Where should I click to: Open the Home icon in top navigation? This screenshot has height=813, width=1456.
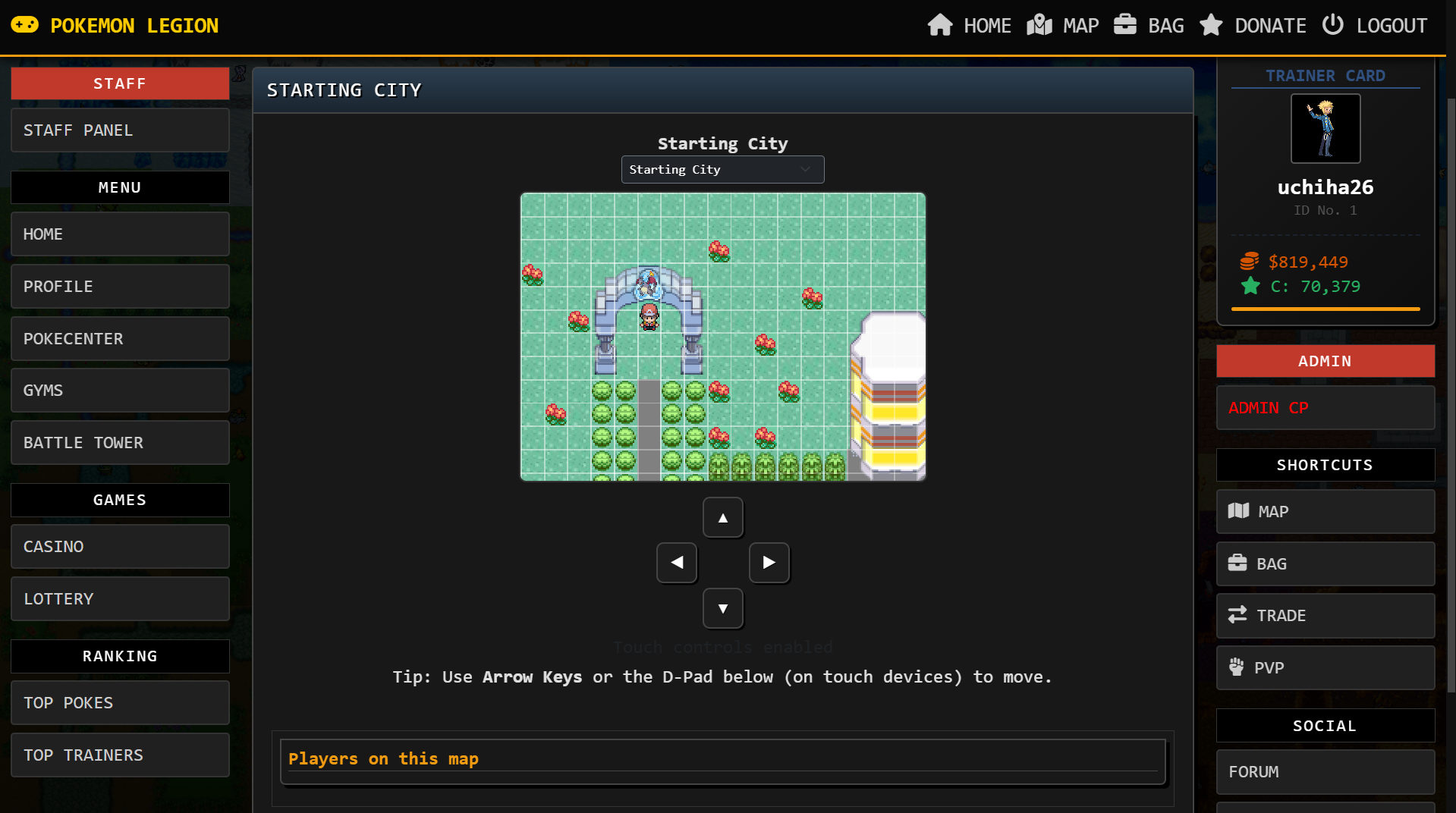tap(940, 24)
